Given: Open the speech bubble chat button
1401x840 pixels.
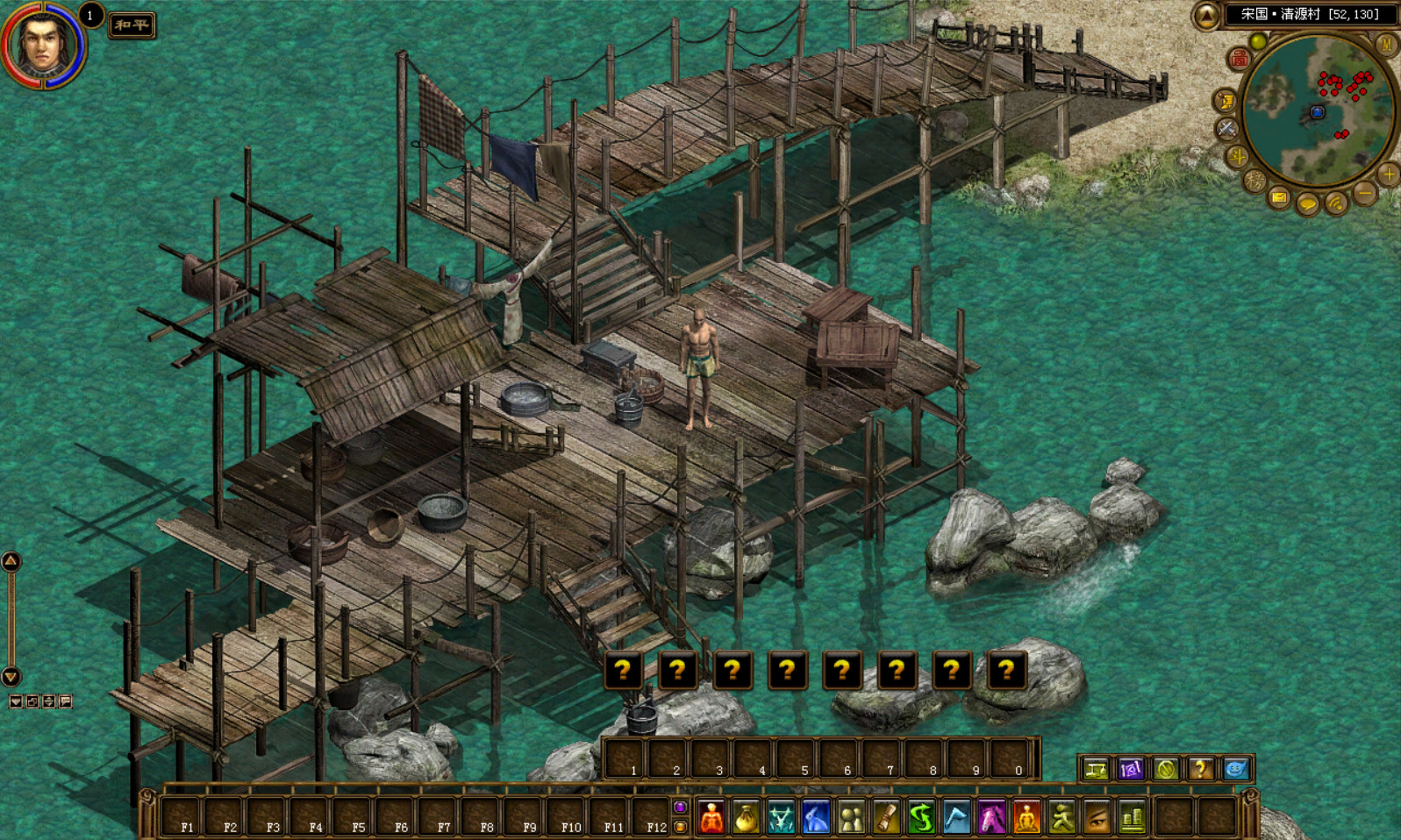Looking at the screenshot, I should 1307,205.
